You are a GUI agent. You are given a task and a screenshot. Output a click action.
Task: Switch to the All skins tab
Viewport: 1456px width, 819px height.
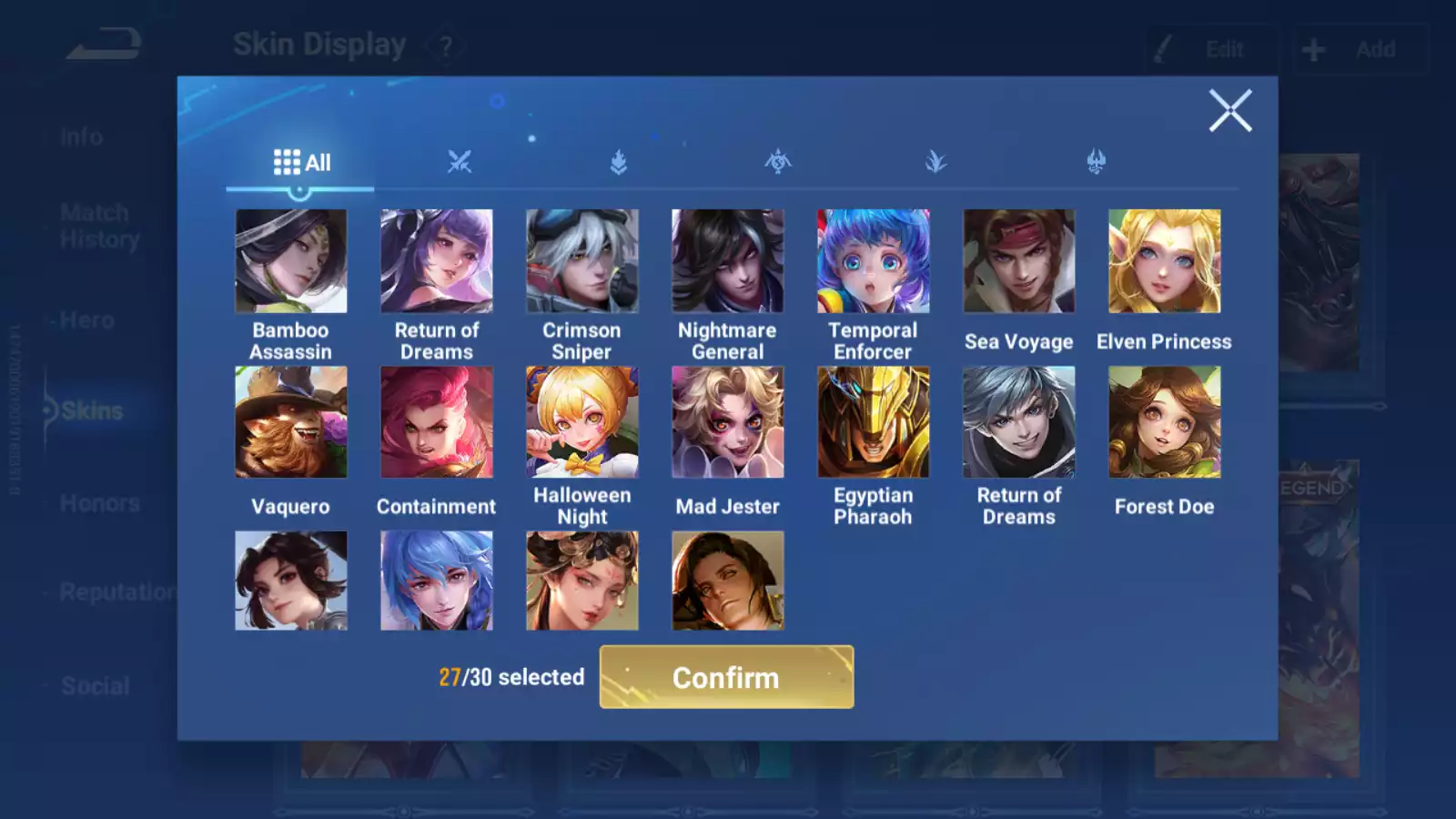point(301,163)
